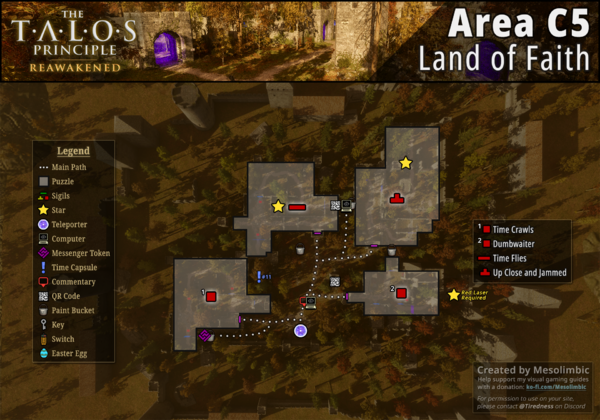600x420 pixels.
Task: Click the Red Laser Required star marker
Action: [x=453, y=294]
